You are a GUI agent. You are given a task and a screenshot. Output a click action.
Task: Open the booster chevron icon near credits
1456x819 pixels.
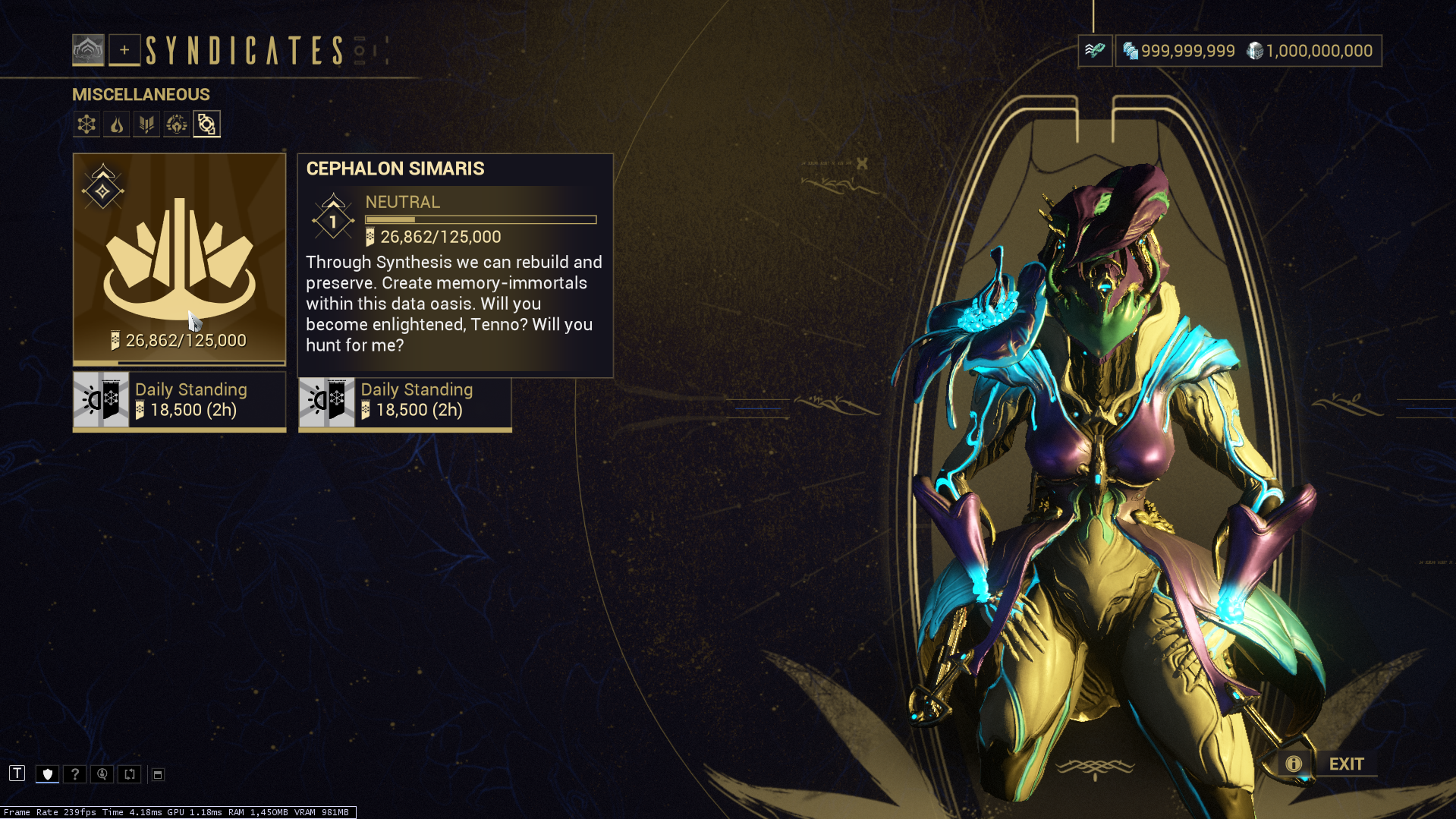click(1094, 51)
